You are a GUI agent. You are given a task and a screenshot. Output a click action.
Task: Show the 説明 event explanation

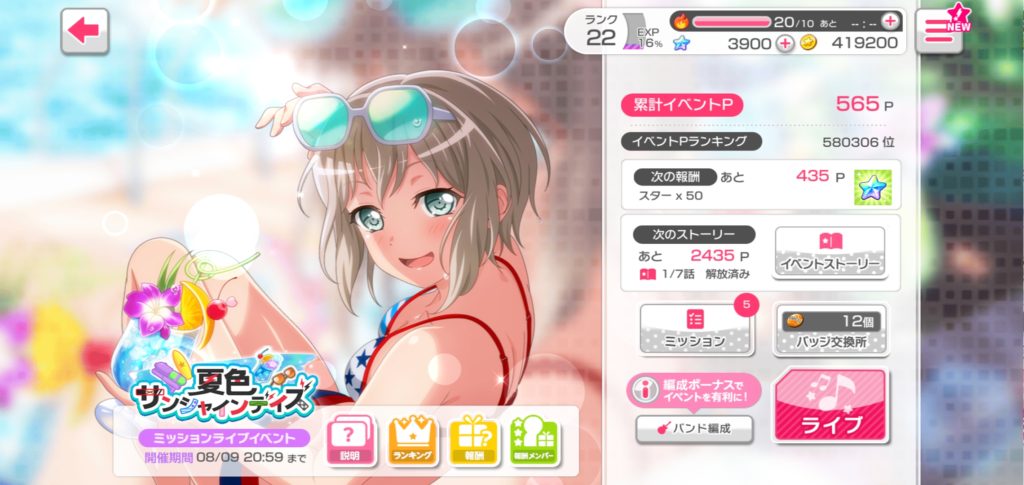click(350, 440)
